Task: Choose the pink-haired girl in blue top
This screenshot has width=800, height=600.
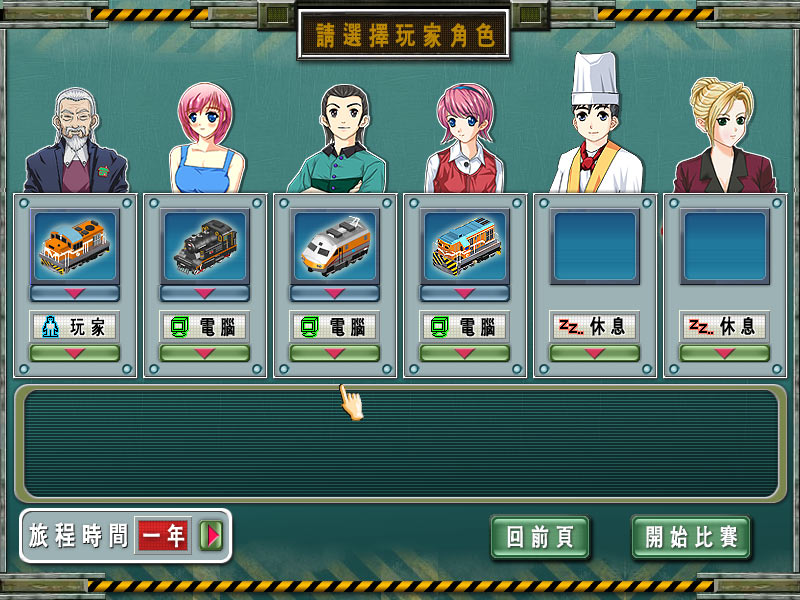Action: 206,140
